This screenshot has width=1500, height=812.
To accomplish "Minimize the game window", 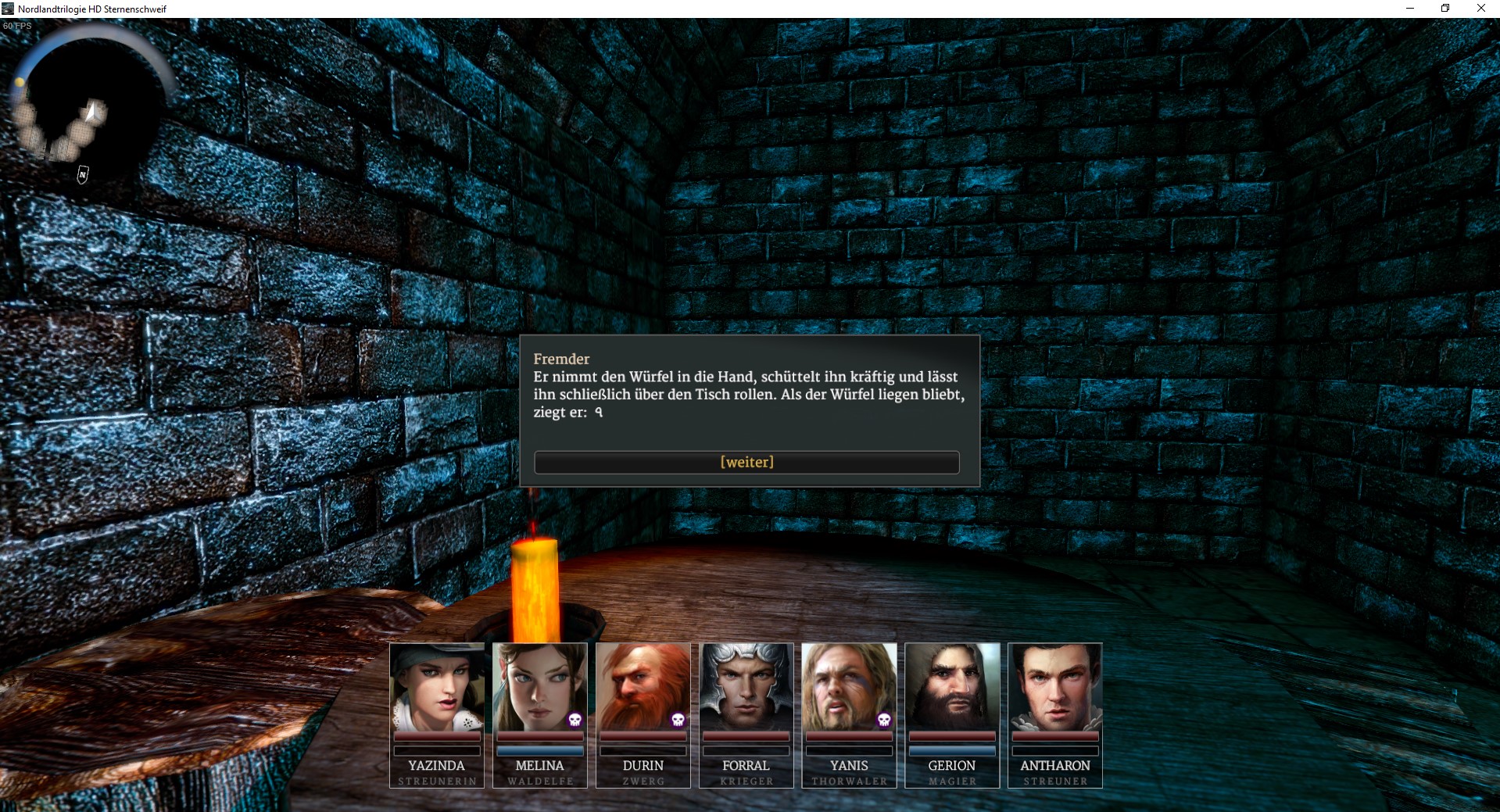I will (1410, 9).
